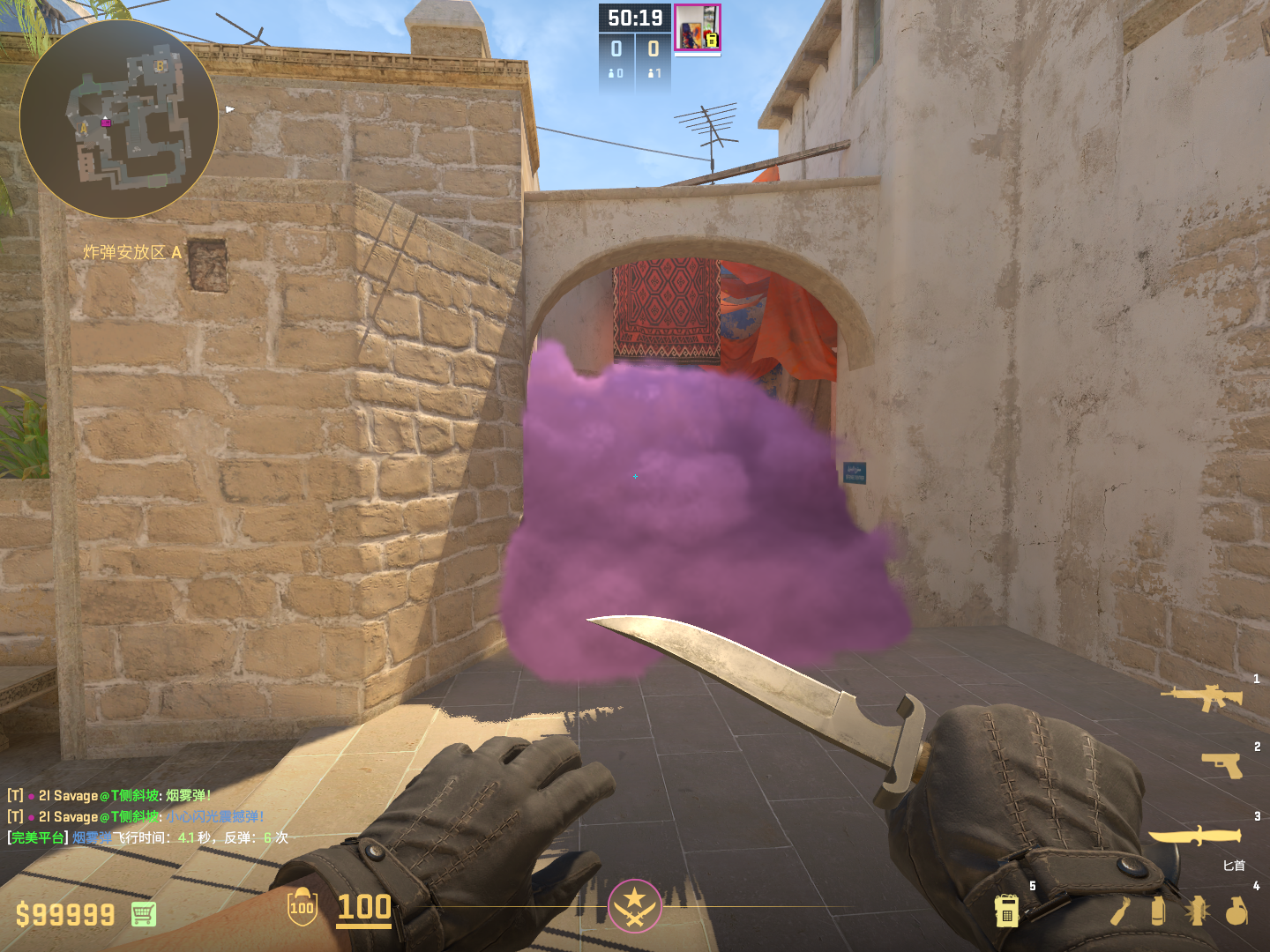
Task: Click the player avatar beside the scoreboard
Action: [x=697, y=28]
